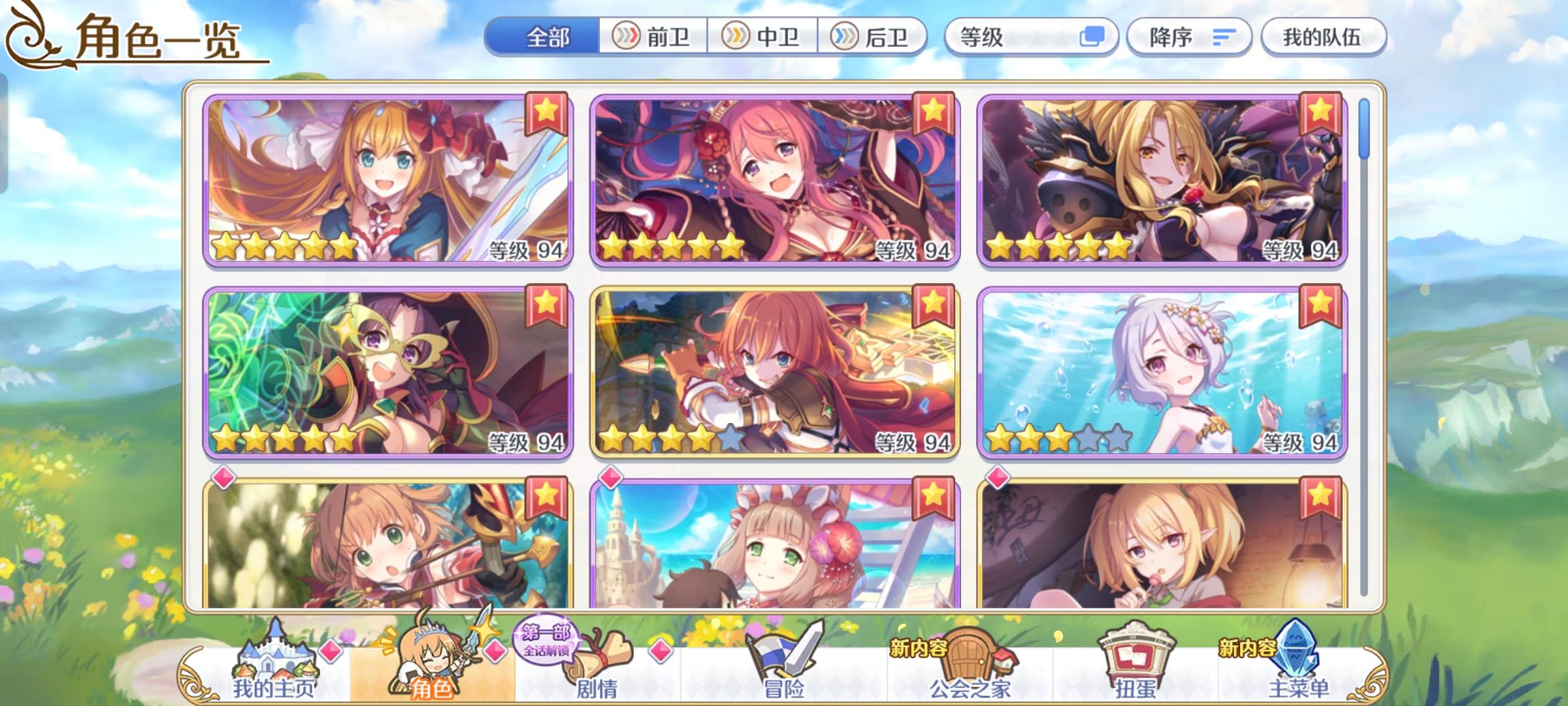Open the 降序 sort order selector
Image resolution: width=1568 pixels, height=706 pixels.
click(x=1189, y=37)
